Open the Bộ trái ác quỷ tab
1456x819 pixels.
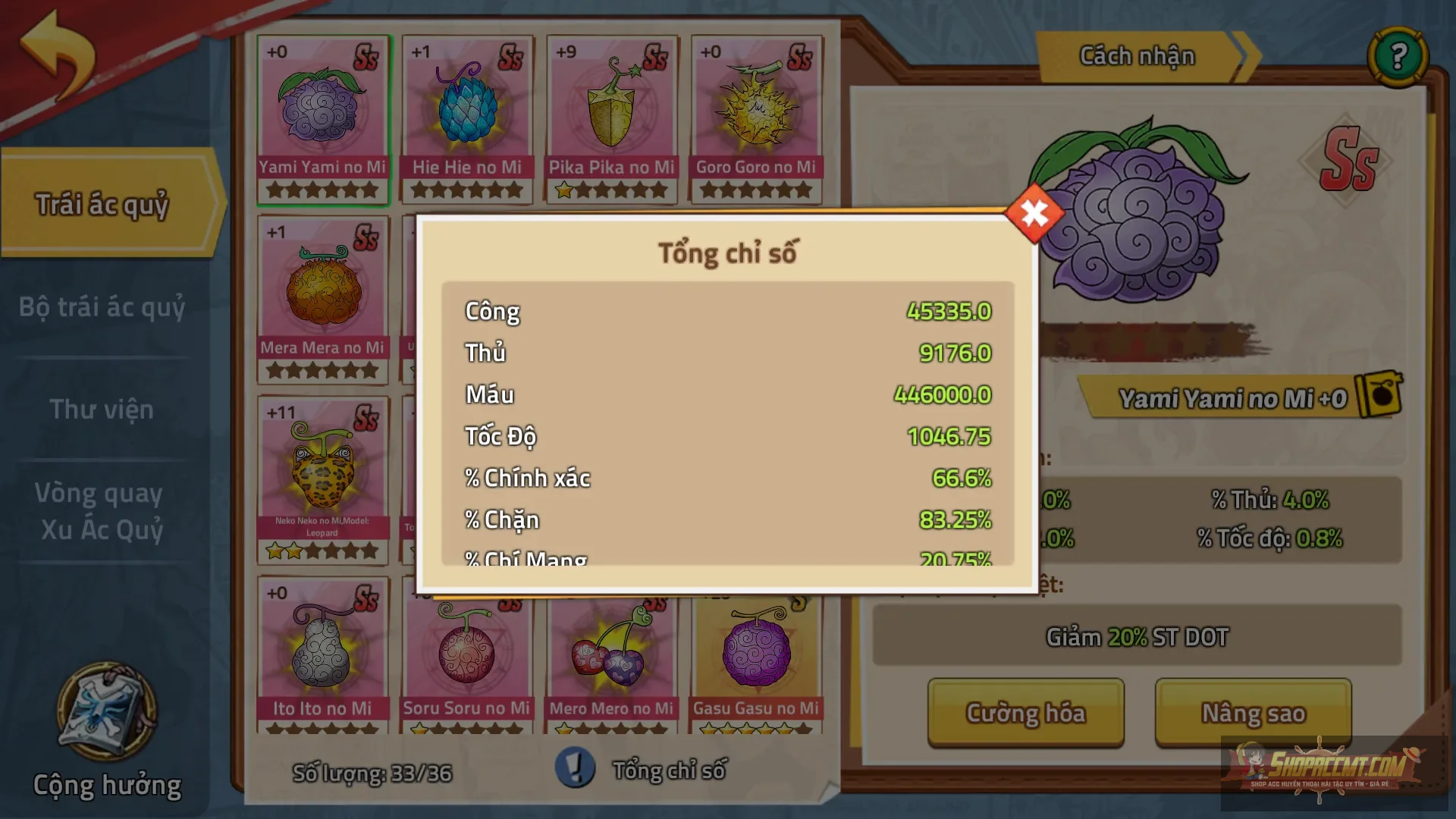pyautogui.click(x=102, y=307)
